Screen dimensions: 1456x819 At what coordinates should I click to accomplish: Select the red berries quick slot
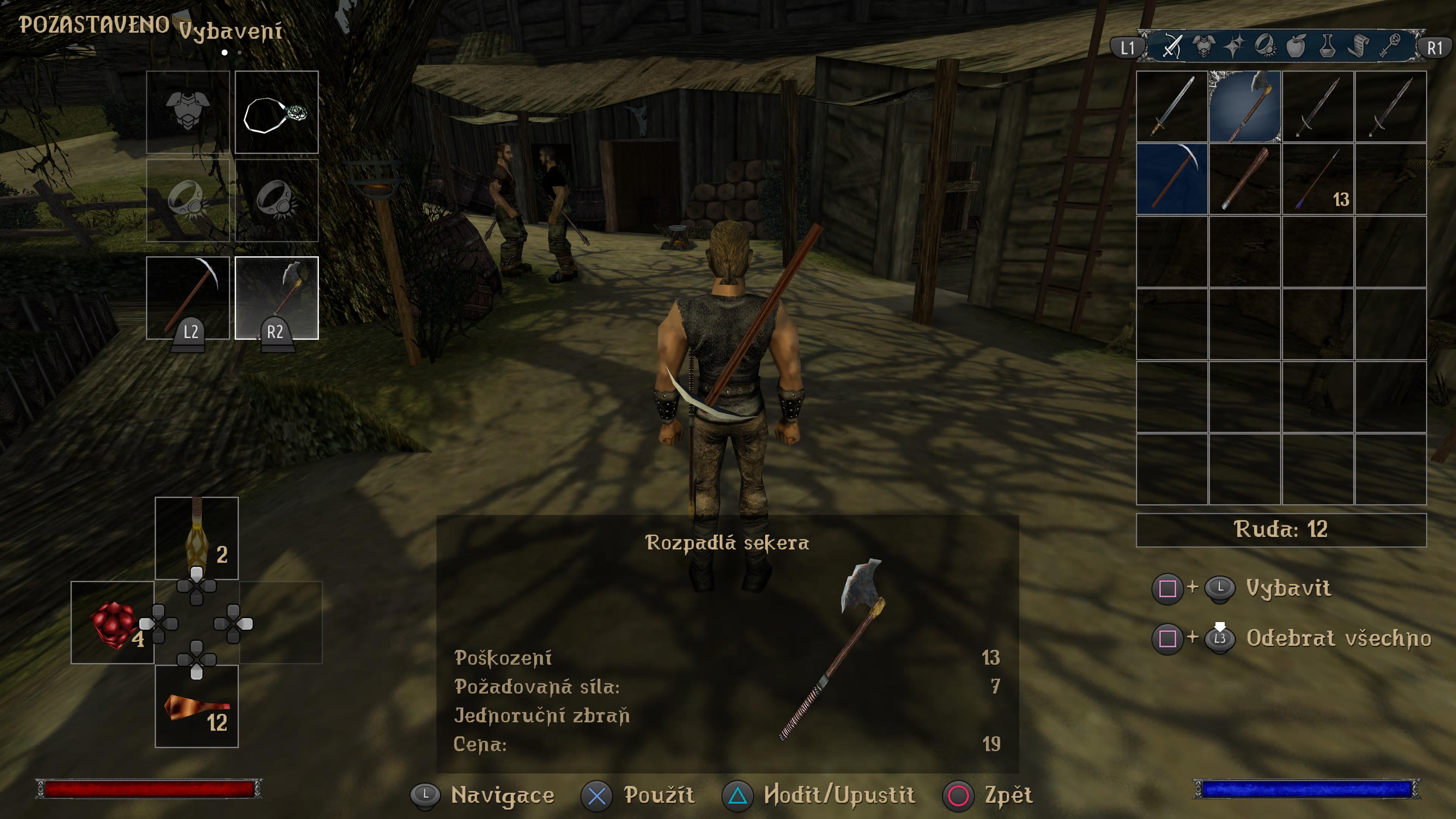(113, 622)
